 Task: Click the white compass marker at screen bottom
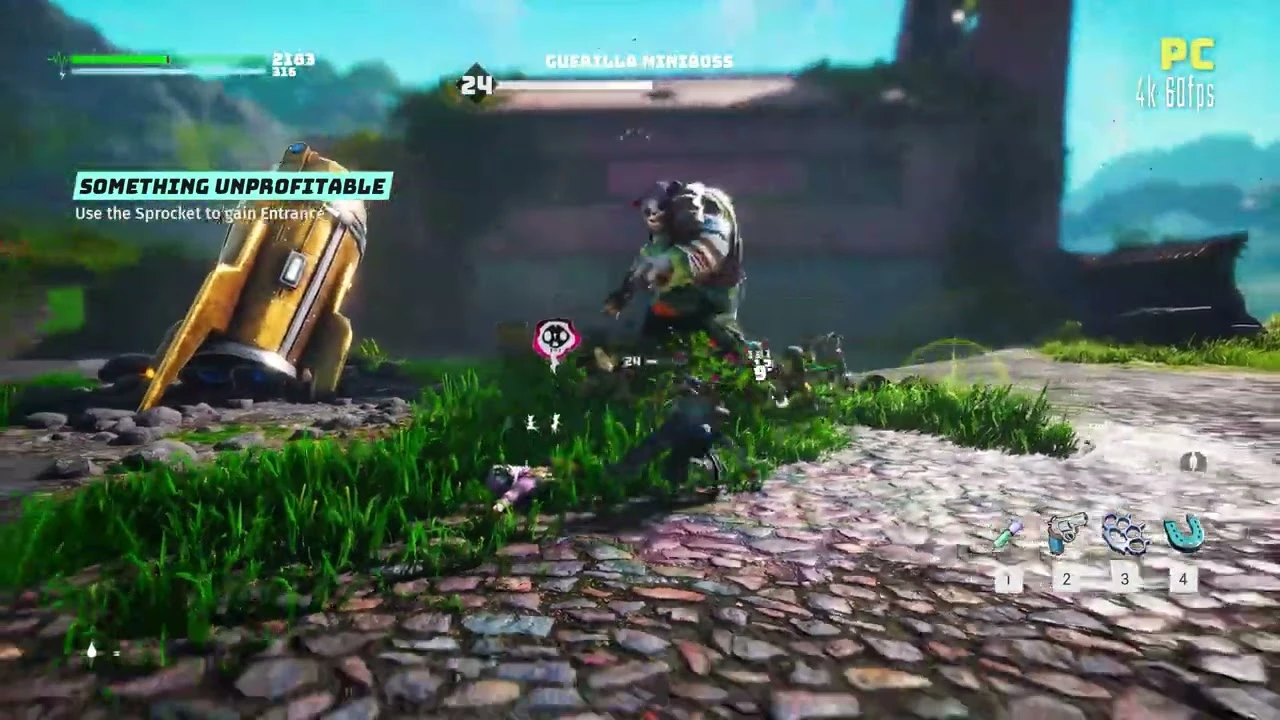tap(91, 651)
